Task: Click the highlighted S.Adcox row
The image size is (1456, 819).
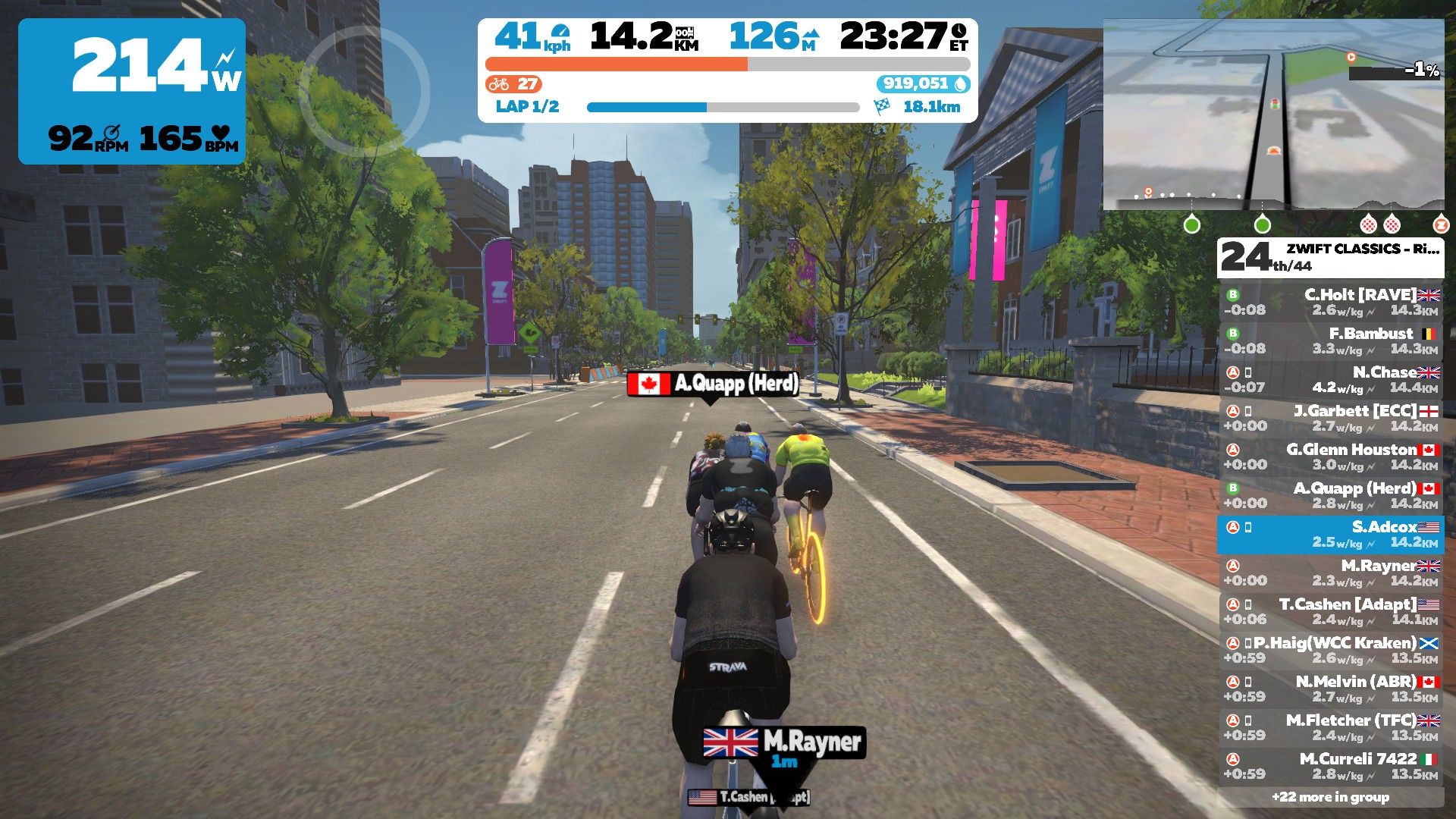Action: (1331, 534)
